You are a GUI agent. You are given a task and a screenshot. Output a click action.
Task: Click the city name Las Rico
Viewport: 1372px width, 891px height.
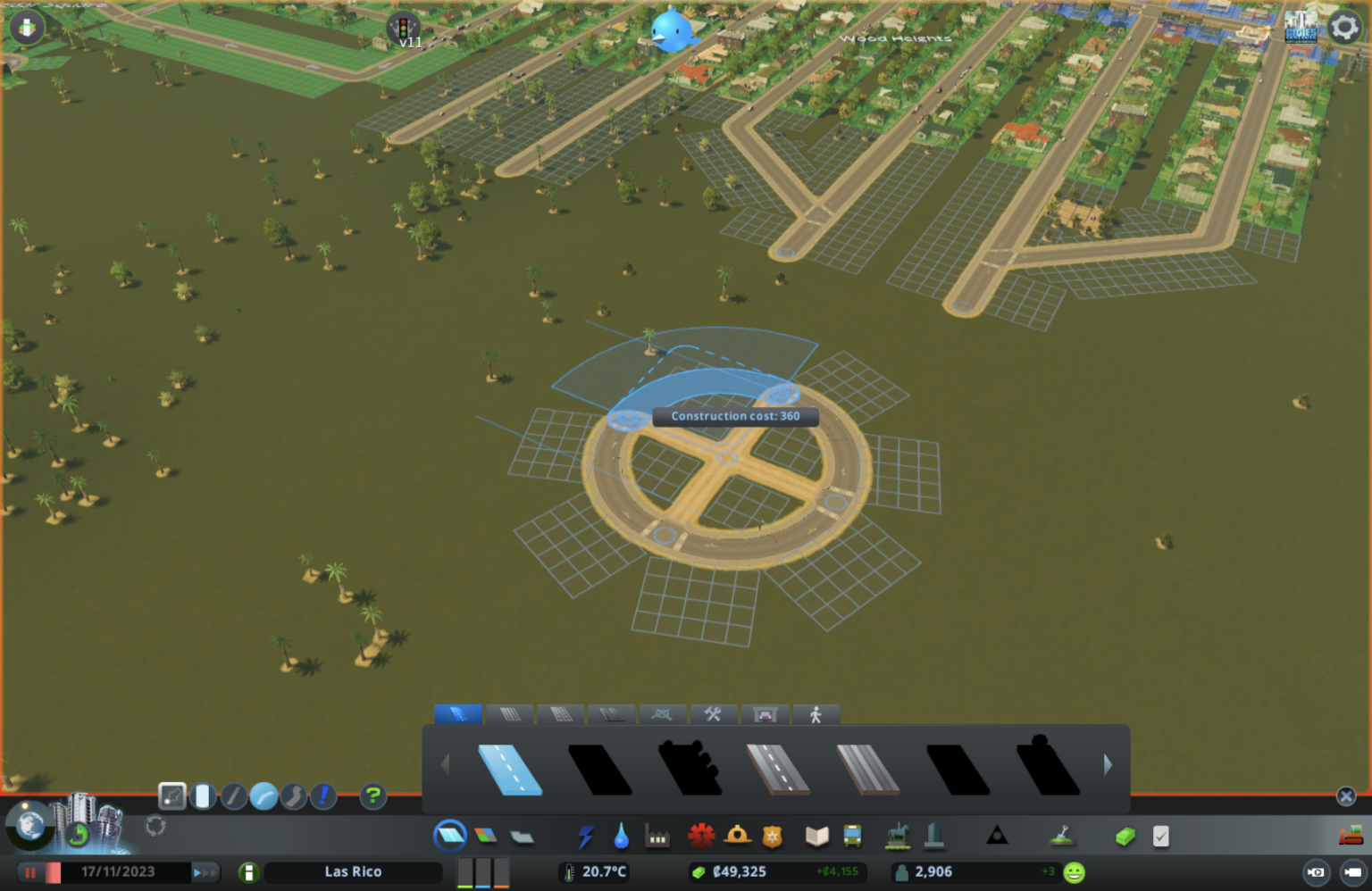pos(353,872)
